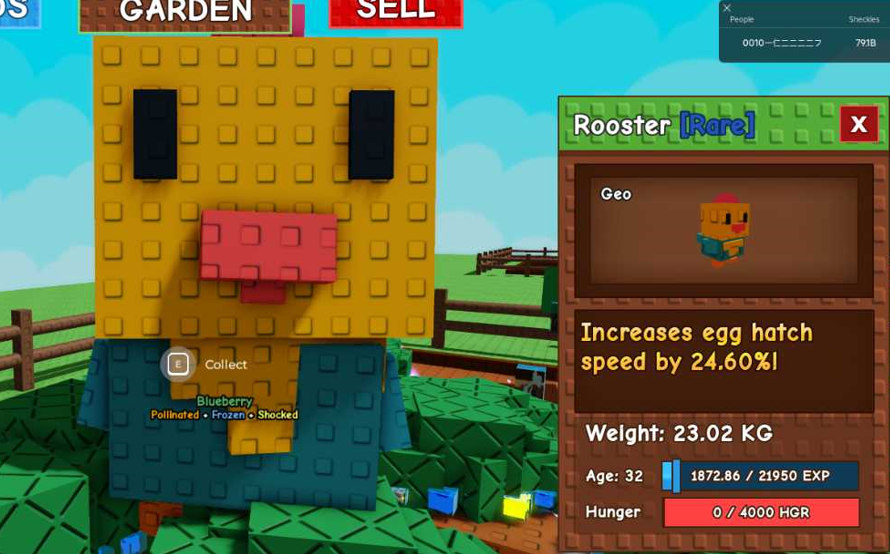Close the player leaderboard panel
The height and width of the screenshot is (554, 890).
click(x=727, y=8)
